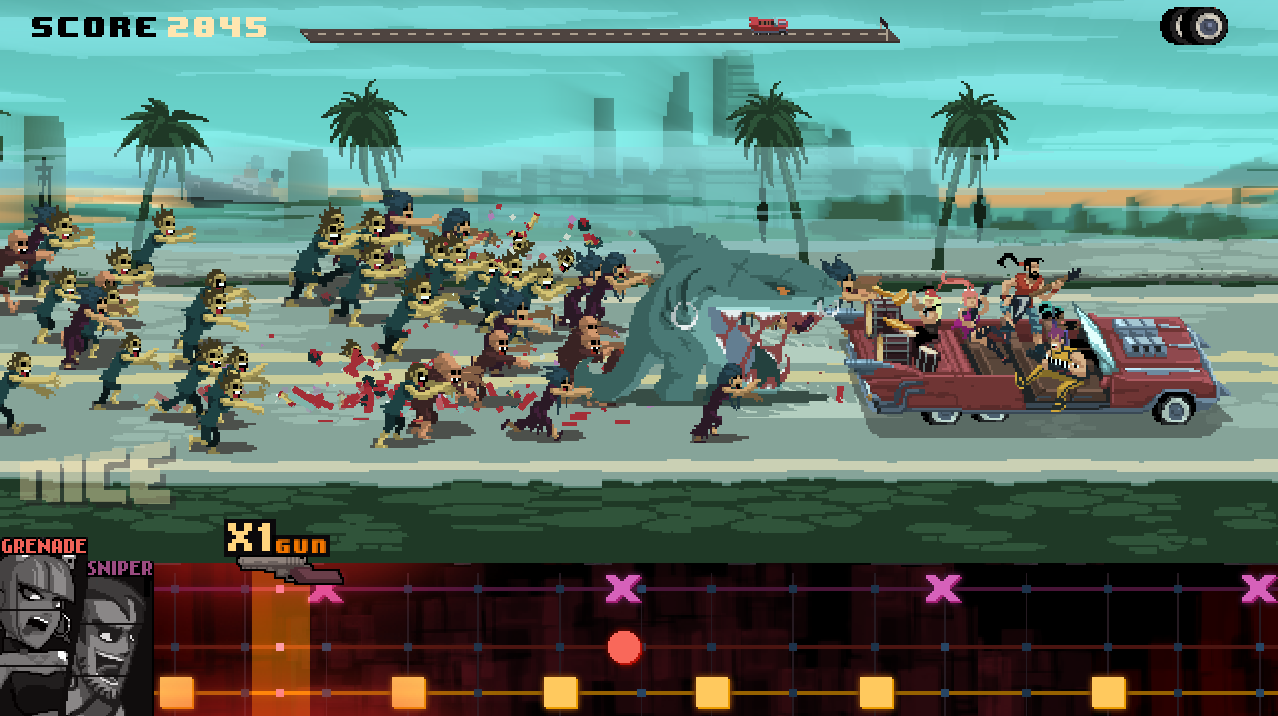
Task: Click the red car marker on the progress bar
Action: [768, 25]
